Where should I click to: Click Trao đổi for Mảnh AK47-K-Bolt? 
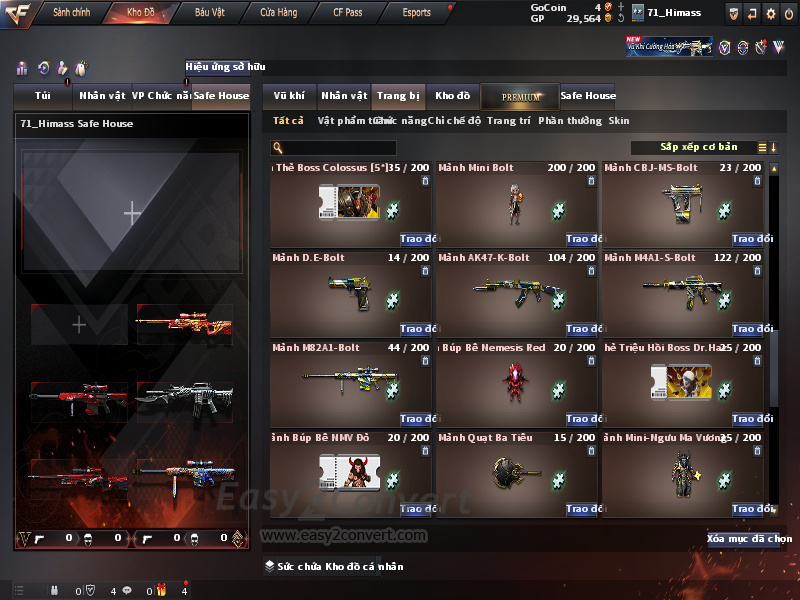(x=583, y=329)
